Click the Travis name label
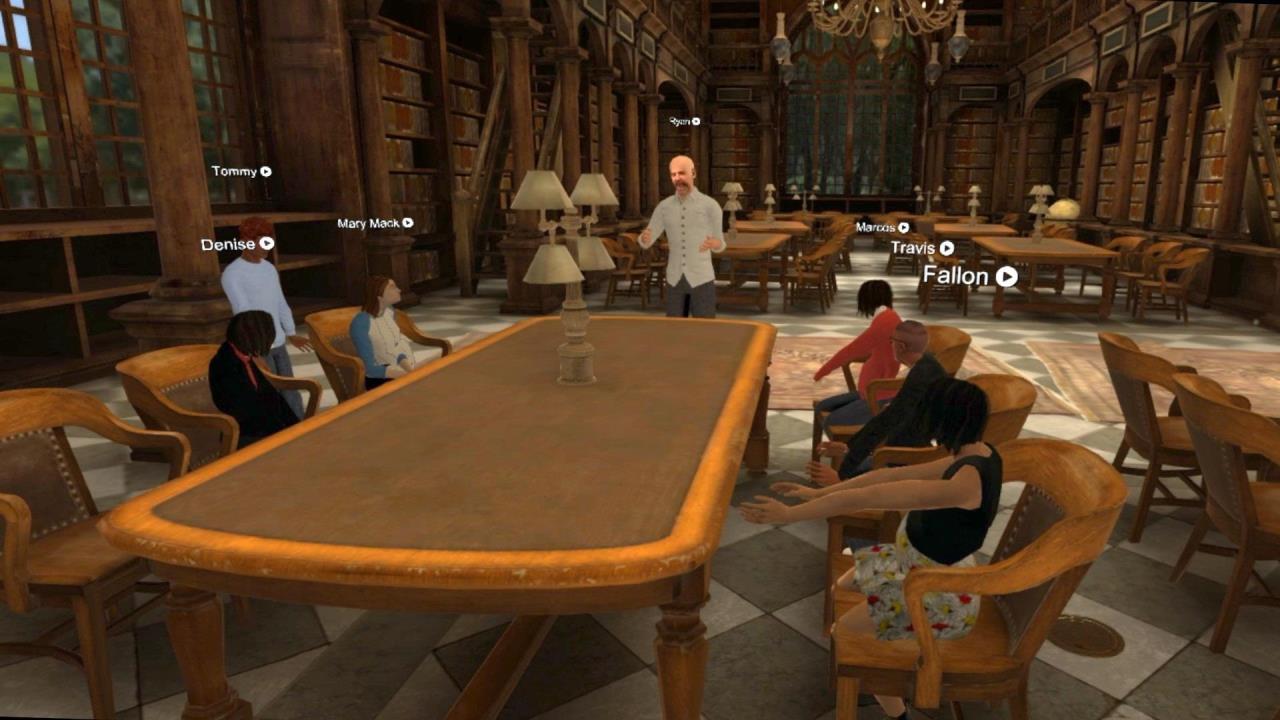Screen dimensions: 1280x720 pyautogui.click(x=912, y=247)
